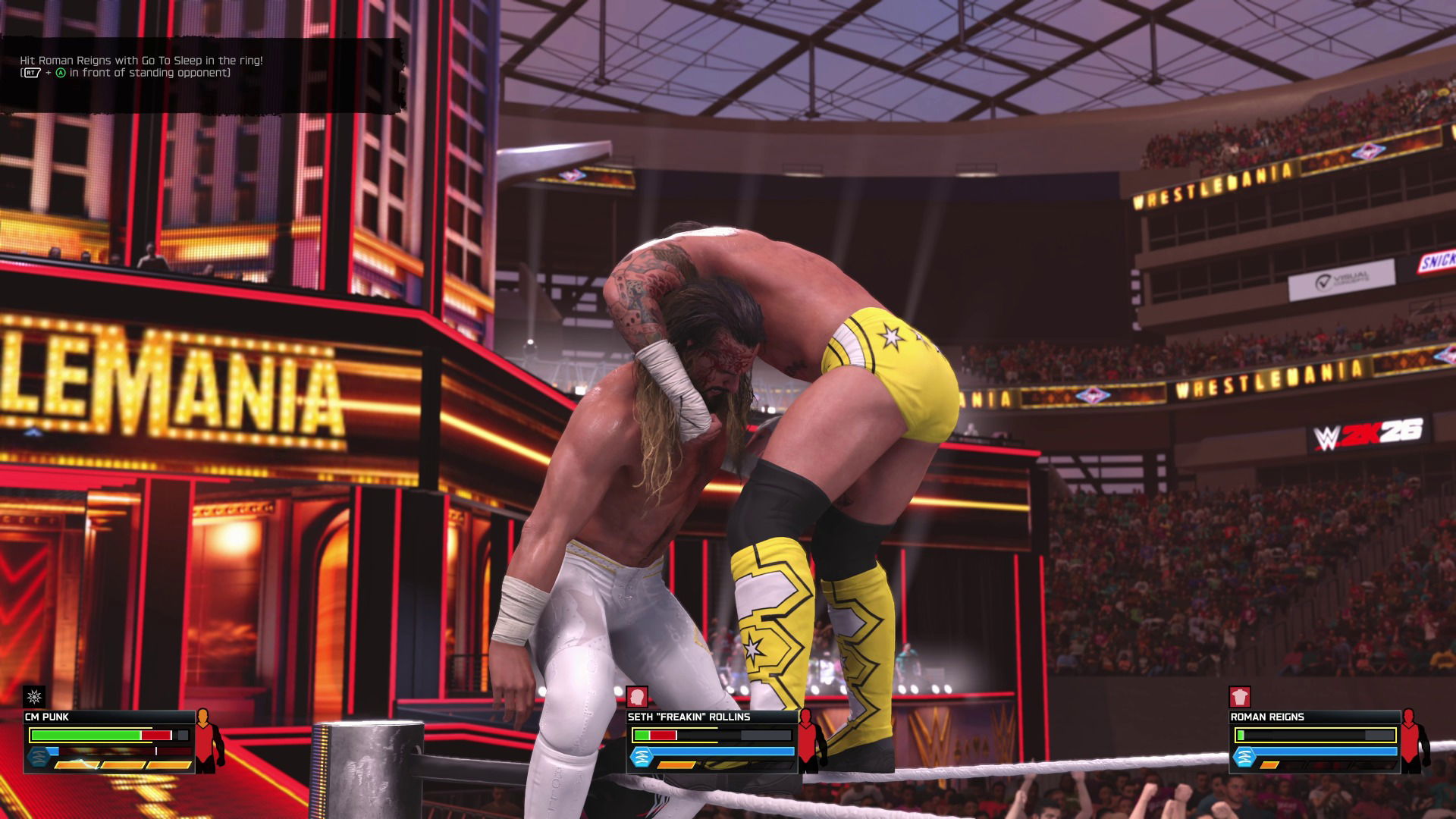Click Seth Rollins' special meter hexagon icon

[642, 756]
